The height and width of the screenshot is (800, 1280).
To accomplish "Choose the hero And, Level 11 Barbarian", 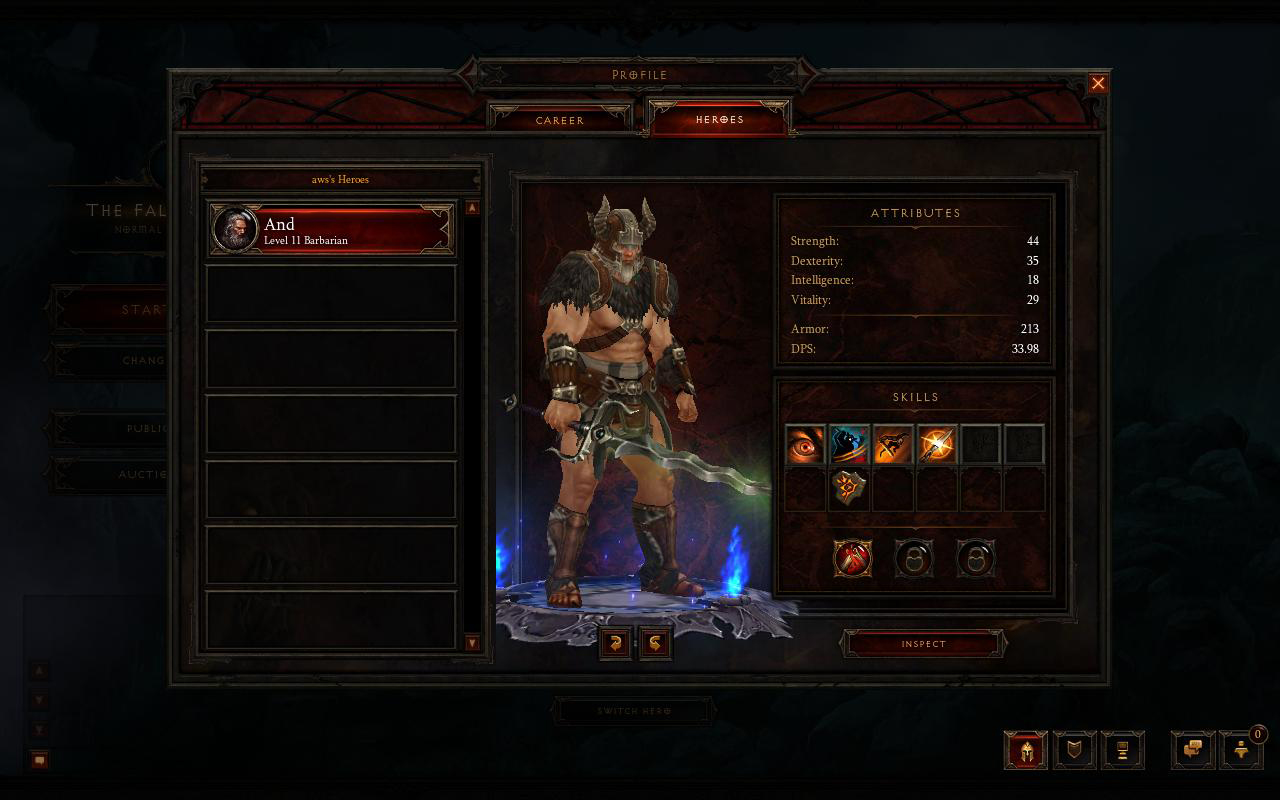I will point(331,230).
